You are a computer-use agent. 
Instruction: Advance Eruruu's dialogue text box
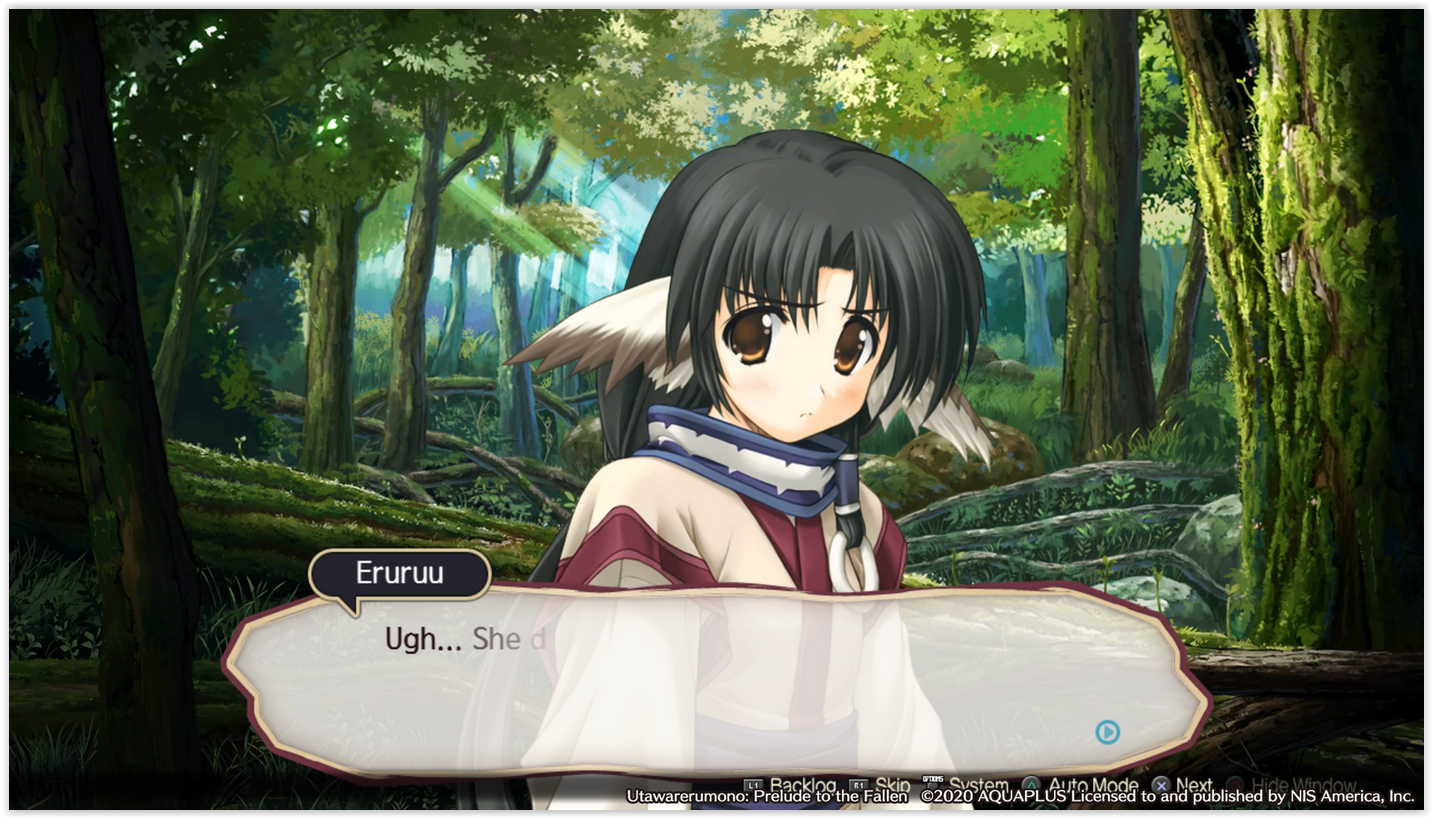coord(715,680)
